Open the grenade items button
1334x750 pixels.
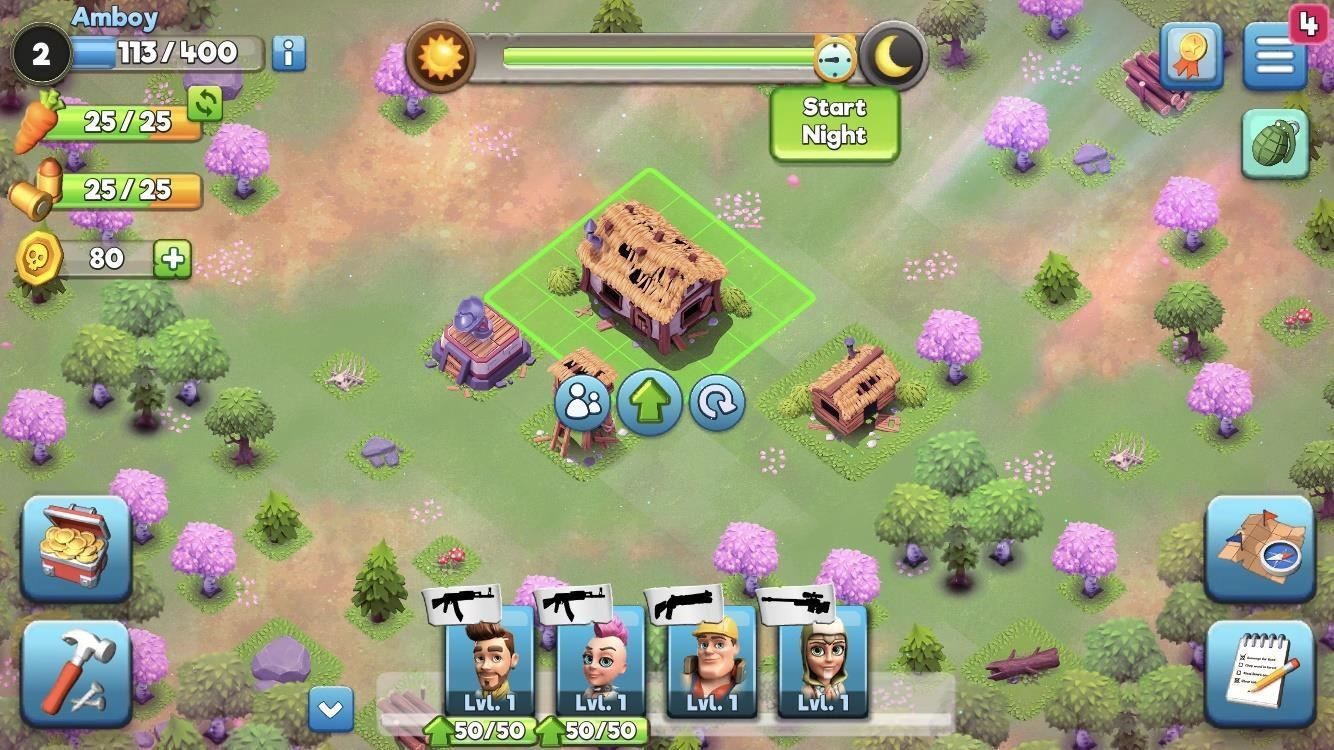point(1275,145)
